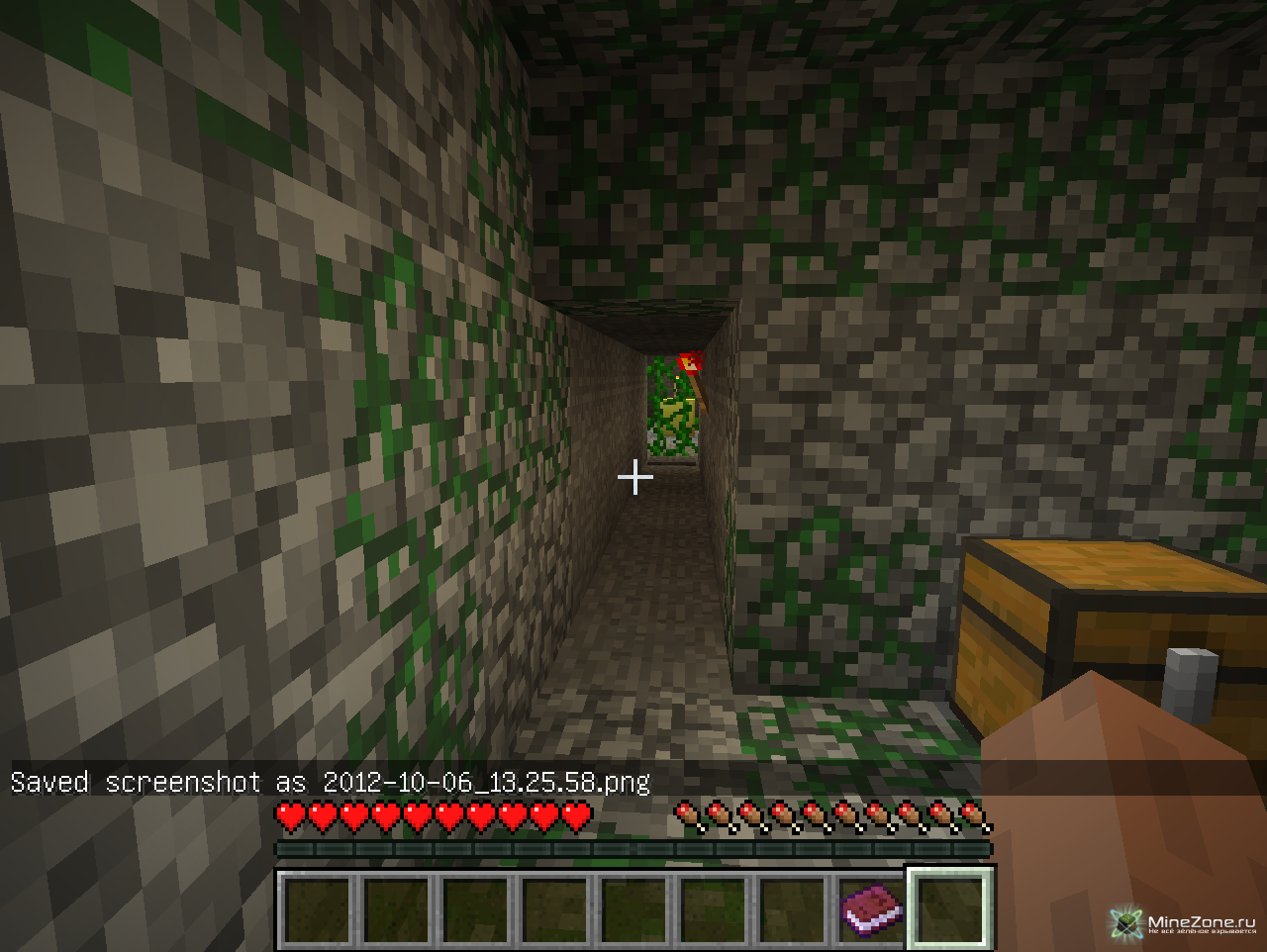Click the highlighted empty hotbar slot
The width and height of the screenshot is (1267, 952).
(950, 908)
